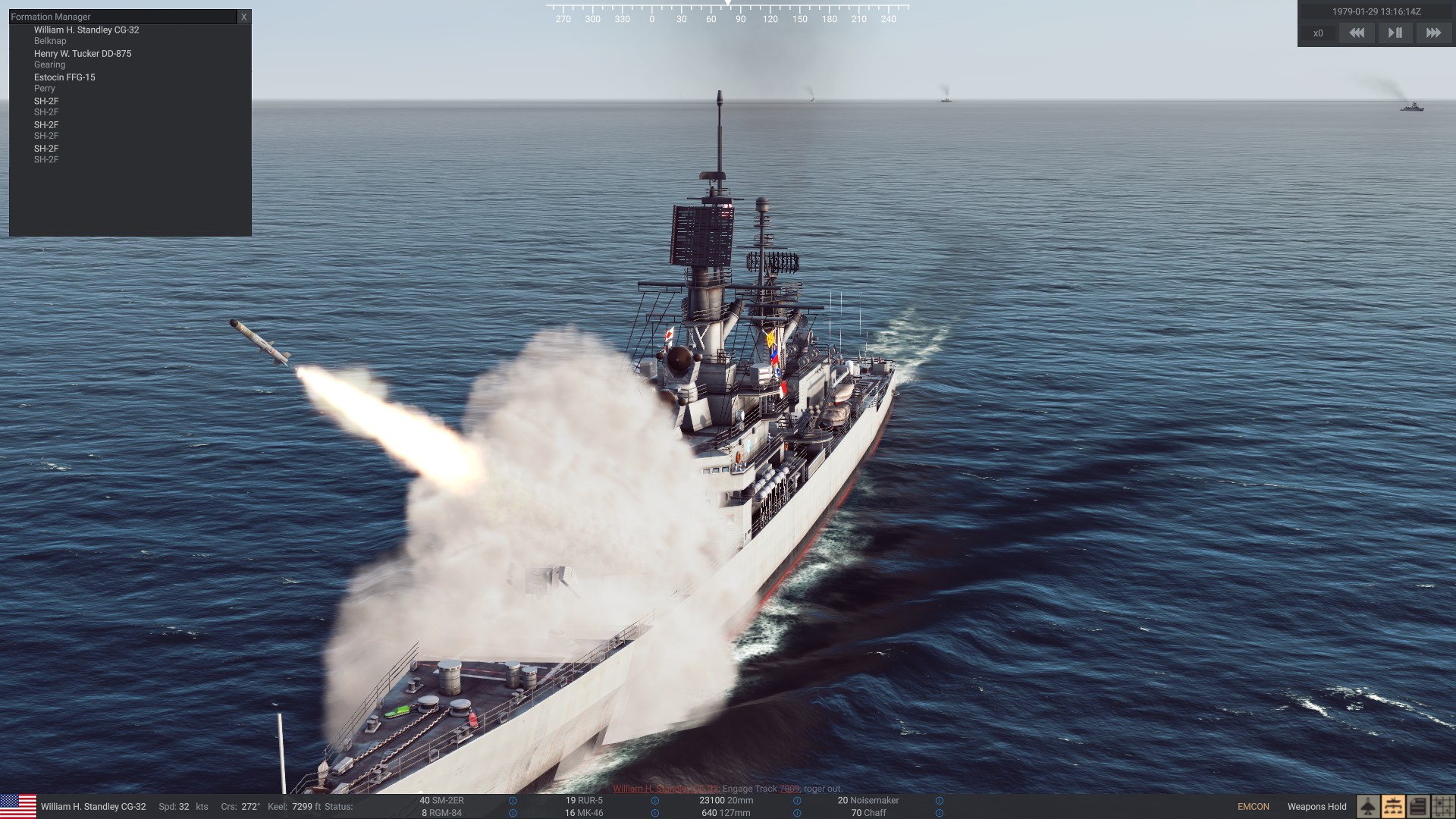
Task: Select William H. Standley CG-32 in formation list
Action: tap(86, 30)
